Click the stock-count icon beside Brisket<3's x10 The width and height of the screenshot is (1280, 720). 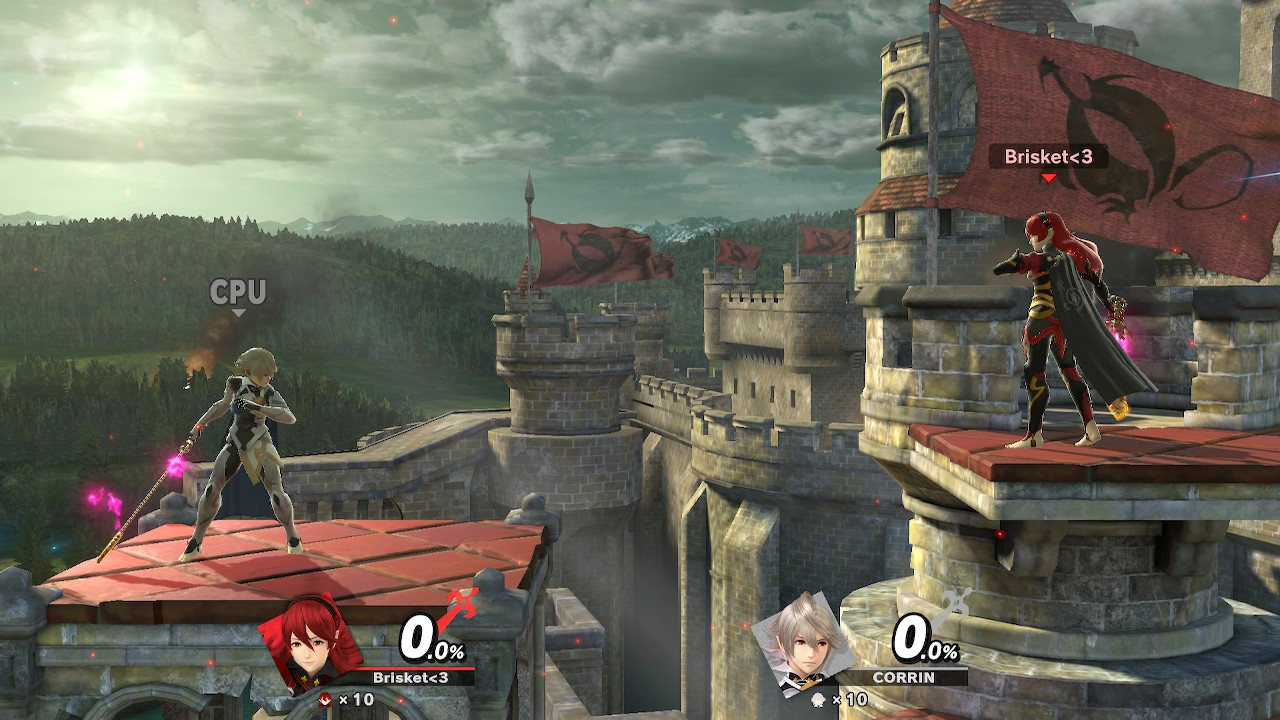[326, 698]
